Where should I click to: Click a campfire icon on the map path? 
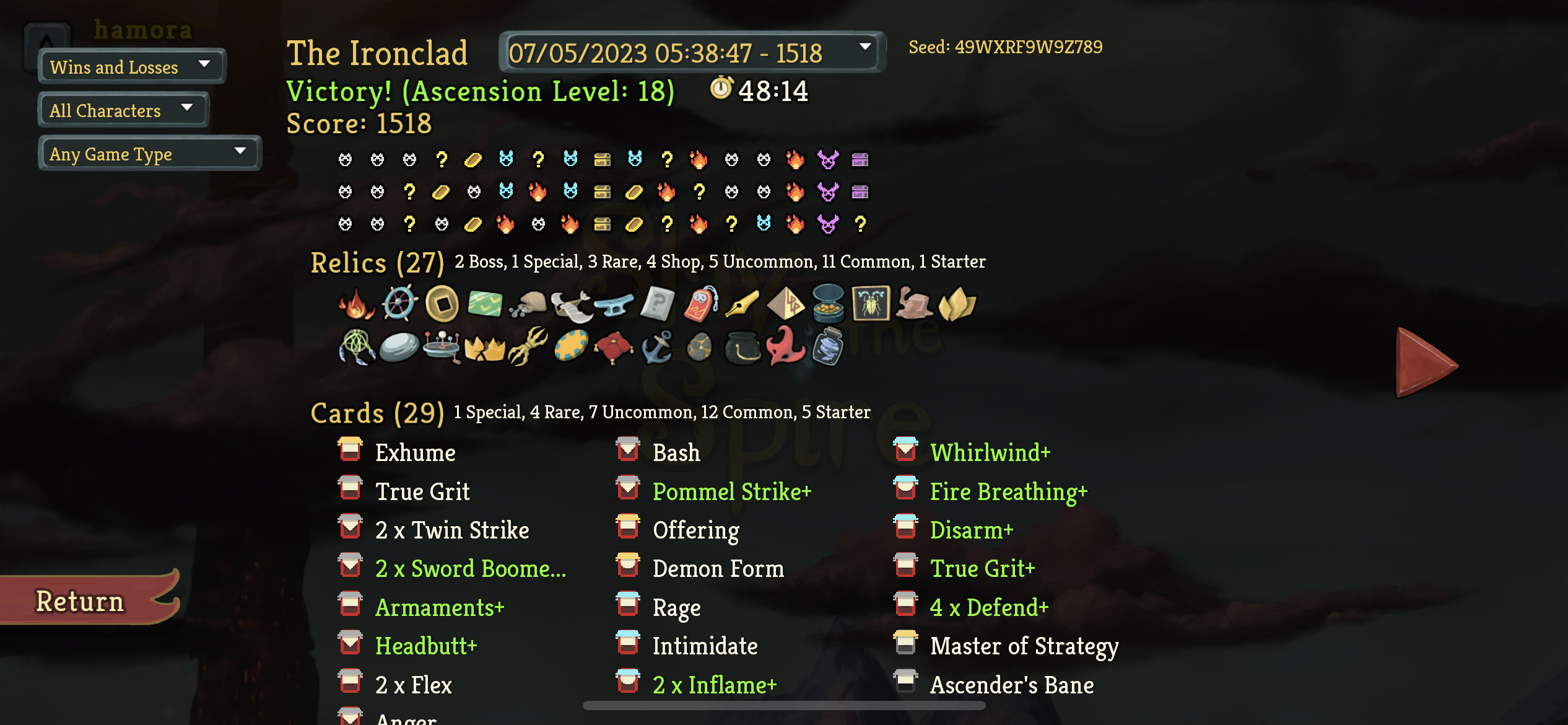(699, 160)
